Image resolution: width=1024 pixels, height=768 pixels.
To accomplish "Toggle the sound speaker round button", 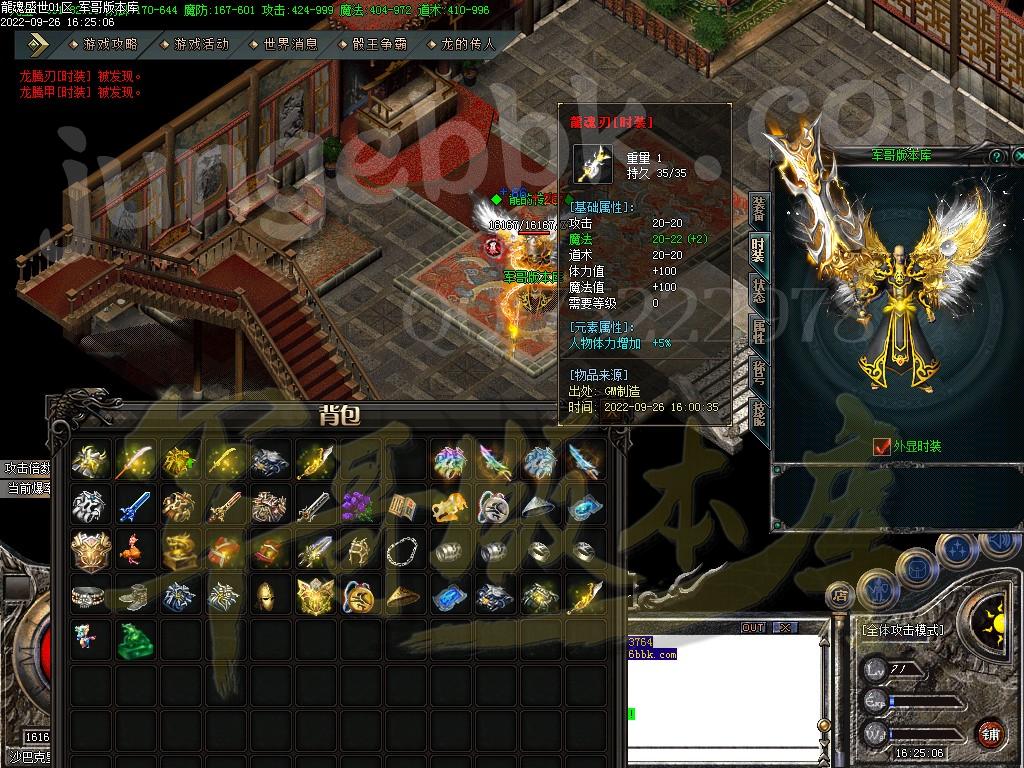I will pyautogui.click(x=997, y=544).
